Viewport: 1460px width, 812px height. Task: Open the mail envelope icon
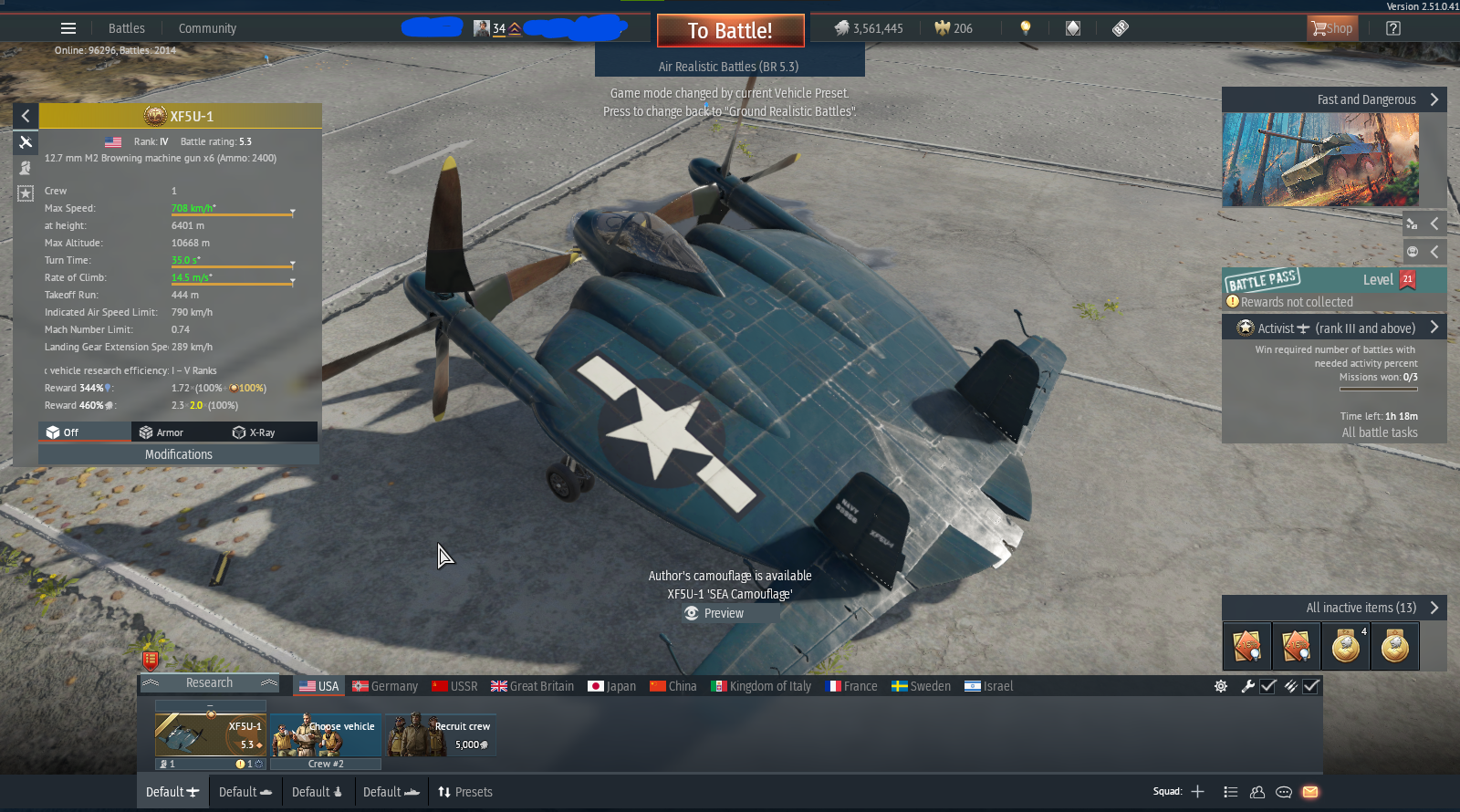(x=1310, y=792)
